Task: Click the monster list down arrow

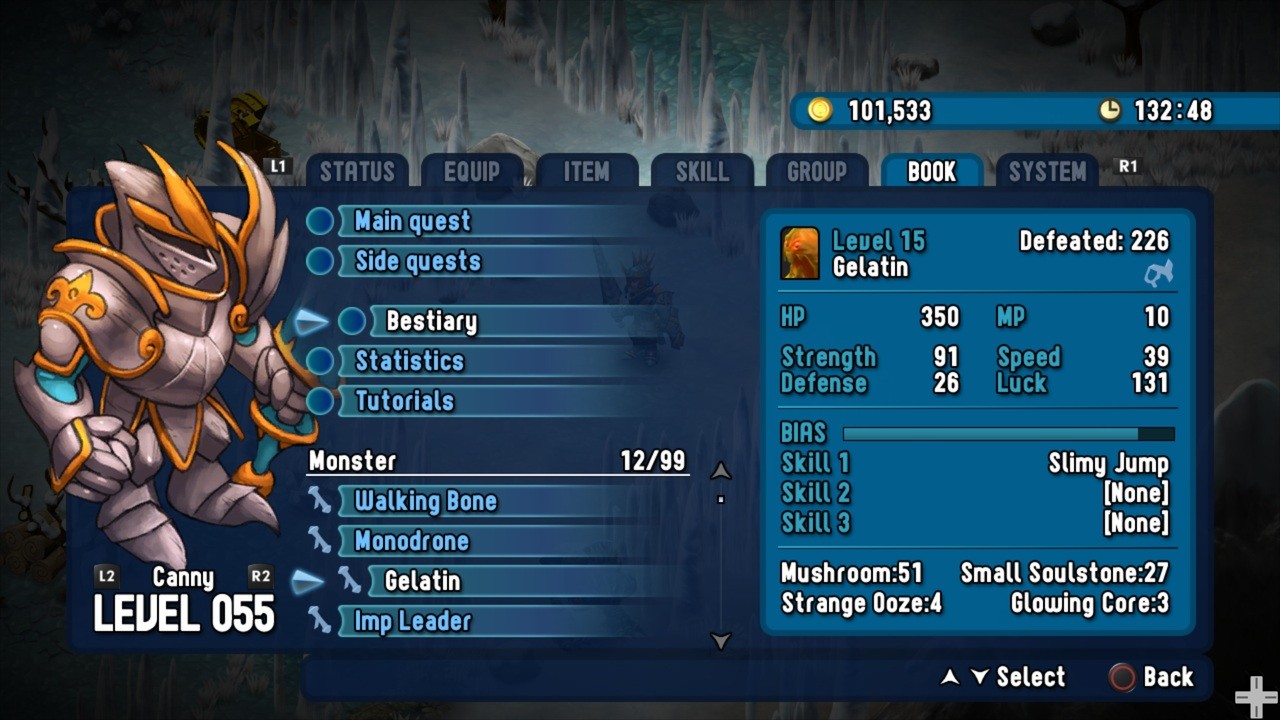Action: click(x=720, y=641)
